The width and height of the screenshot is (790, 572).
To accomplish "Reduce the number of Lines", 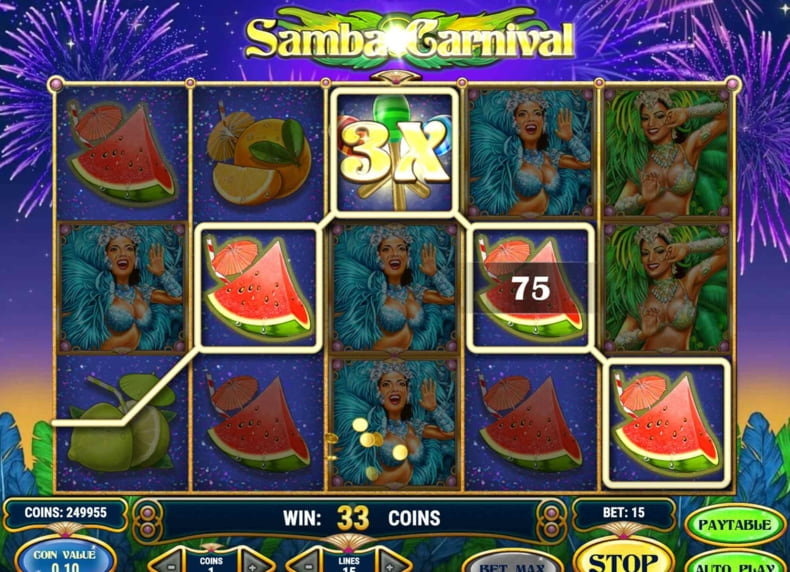I will pos(301,562).
